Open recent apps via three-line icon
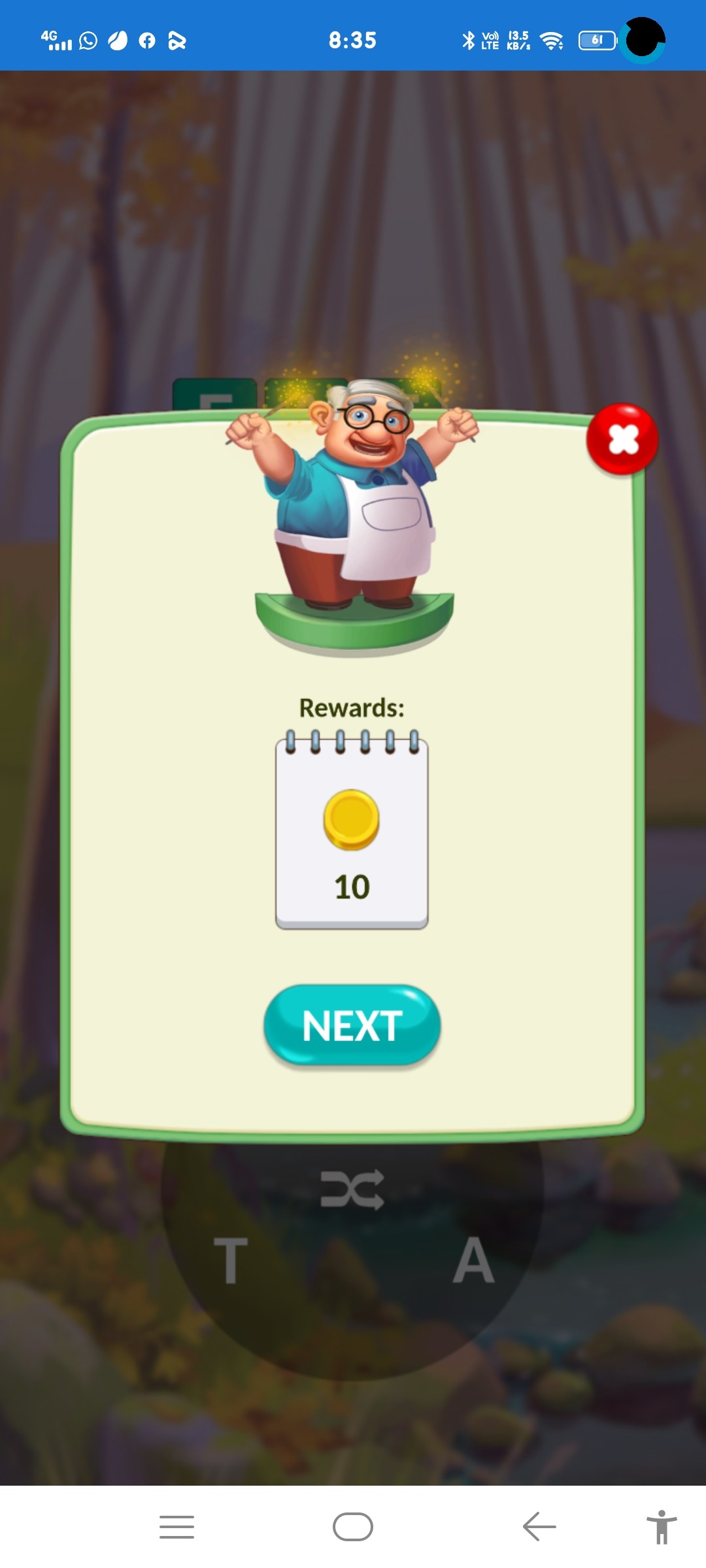706x1568 pixels. (176, 1527)
